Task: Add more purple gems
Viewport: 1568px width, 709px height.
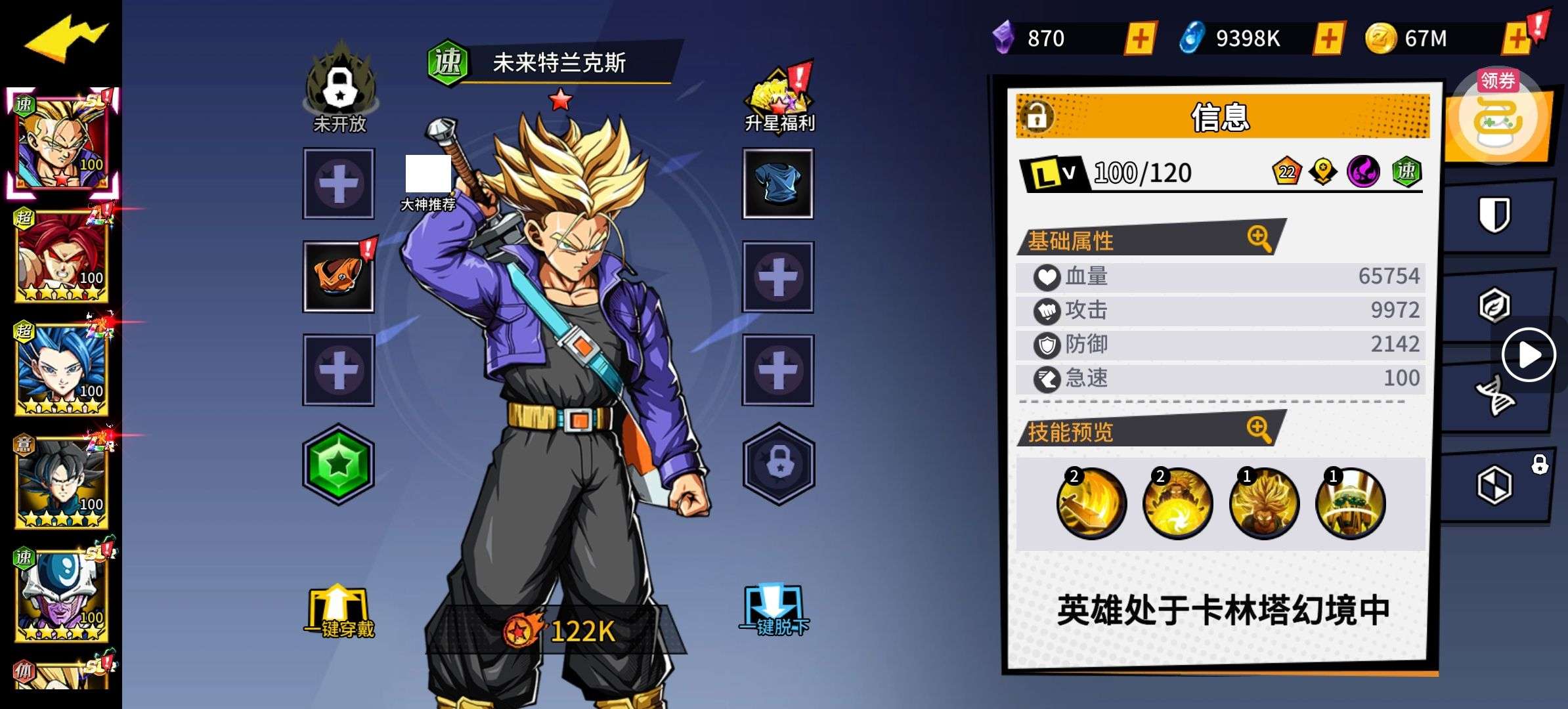Action: pyautogui.click(x=1140, y=39)
